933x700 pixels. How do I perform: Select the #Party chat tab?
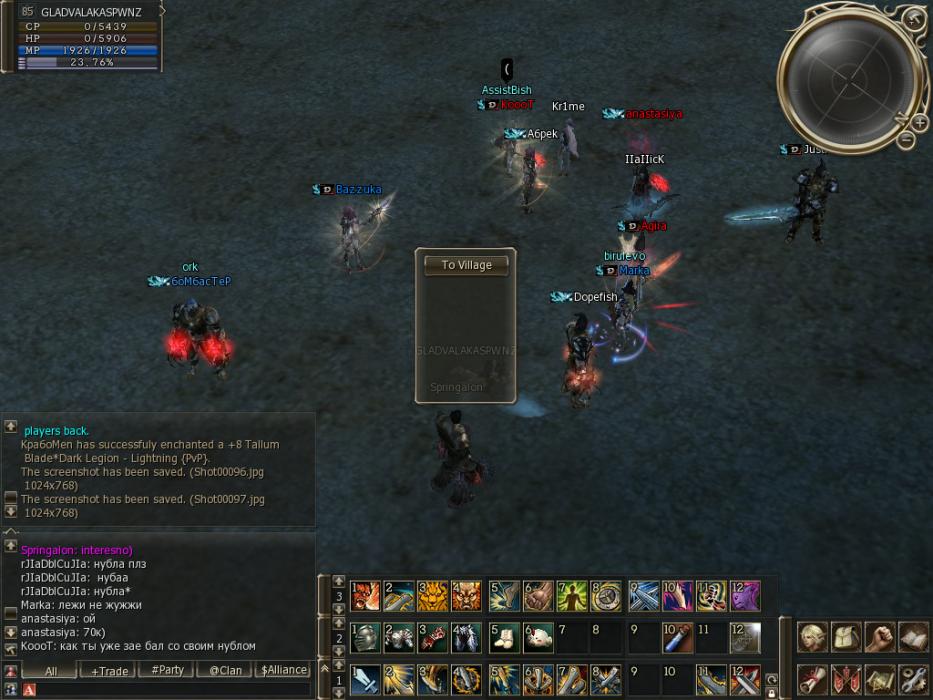[167, 671]
